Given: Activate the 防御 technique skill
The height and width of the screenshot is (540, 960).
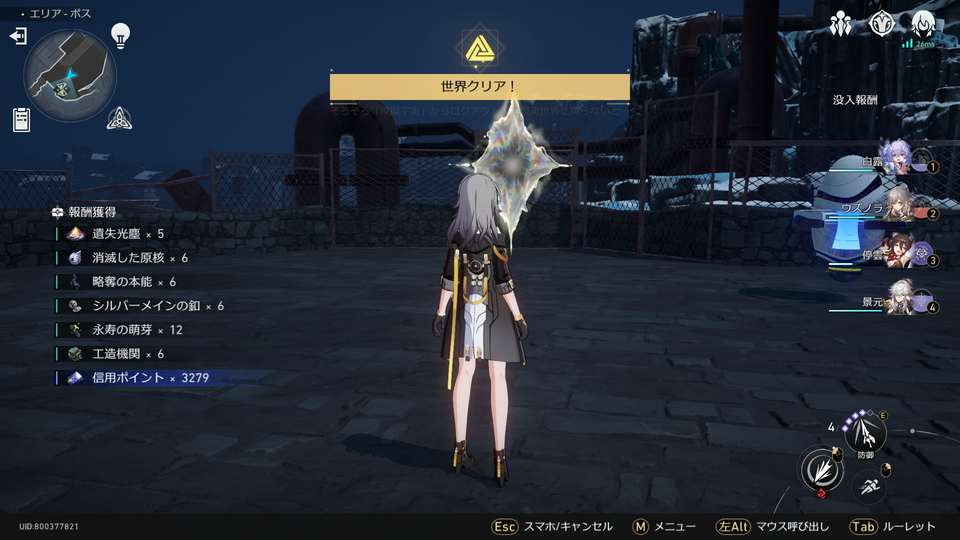Looking at the screenshot, I should pyautogui.click(x=865, y=433).
